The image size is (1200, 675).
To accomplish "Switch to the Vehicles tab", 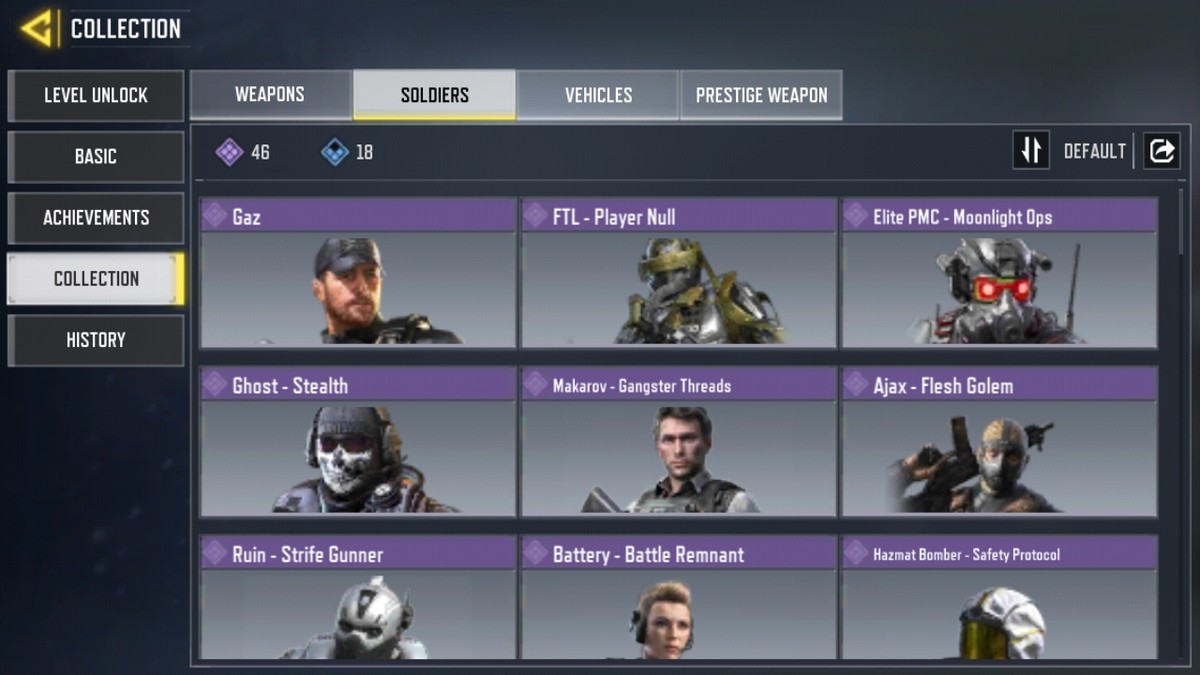I will point(598,95).
